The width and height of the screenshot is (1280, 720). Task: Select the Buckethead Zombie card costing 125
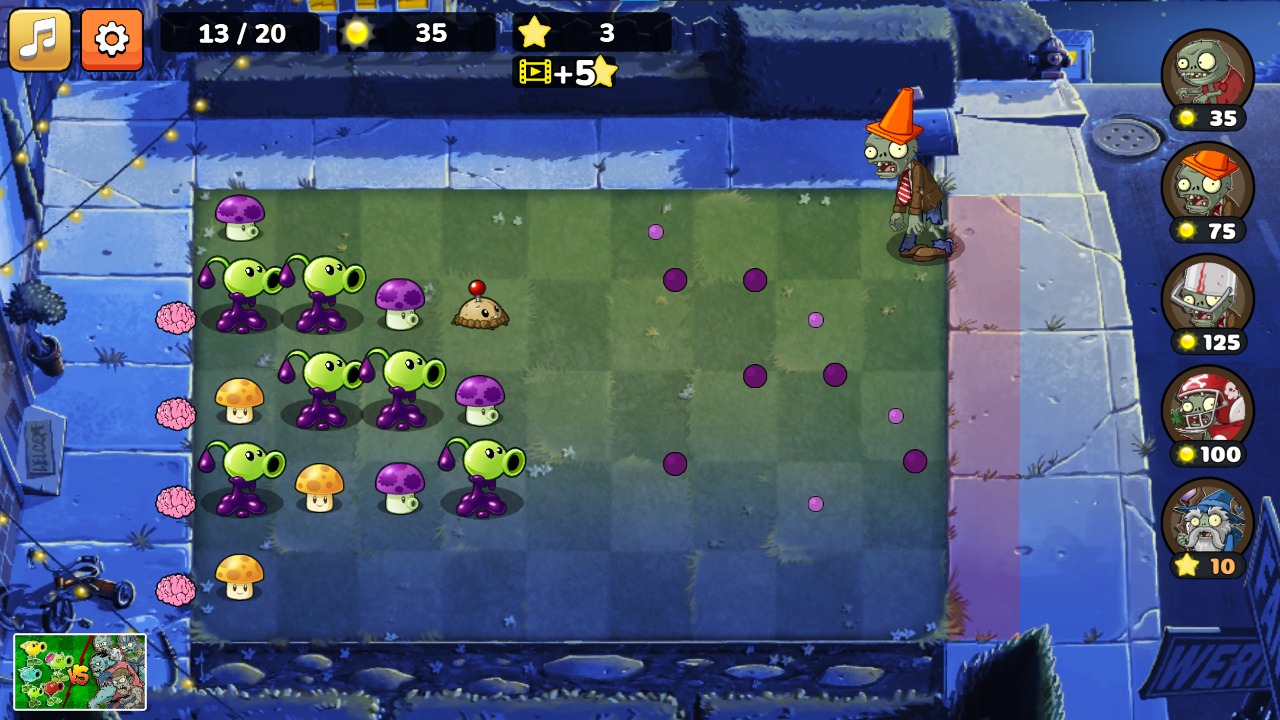coord(1207,300)
